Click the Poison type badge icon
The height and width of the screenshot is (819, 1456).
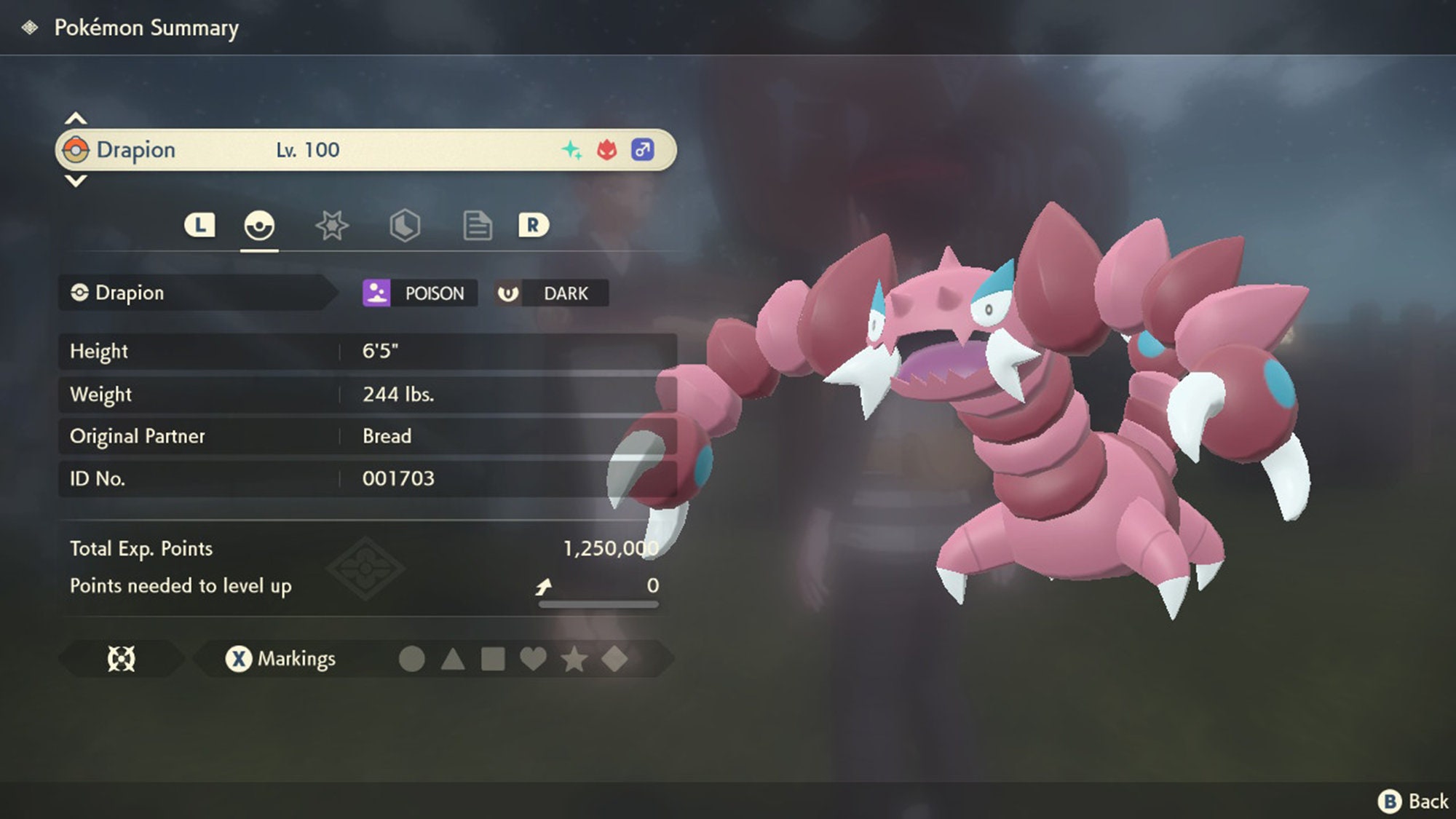click(x=376, y=293)
